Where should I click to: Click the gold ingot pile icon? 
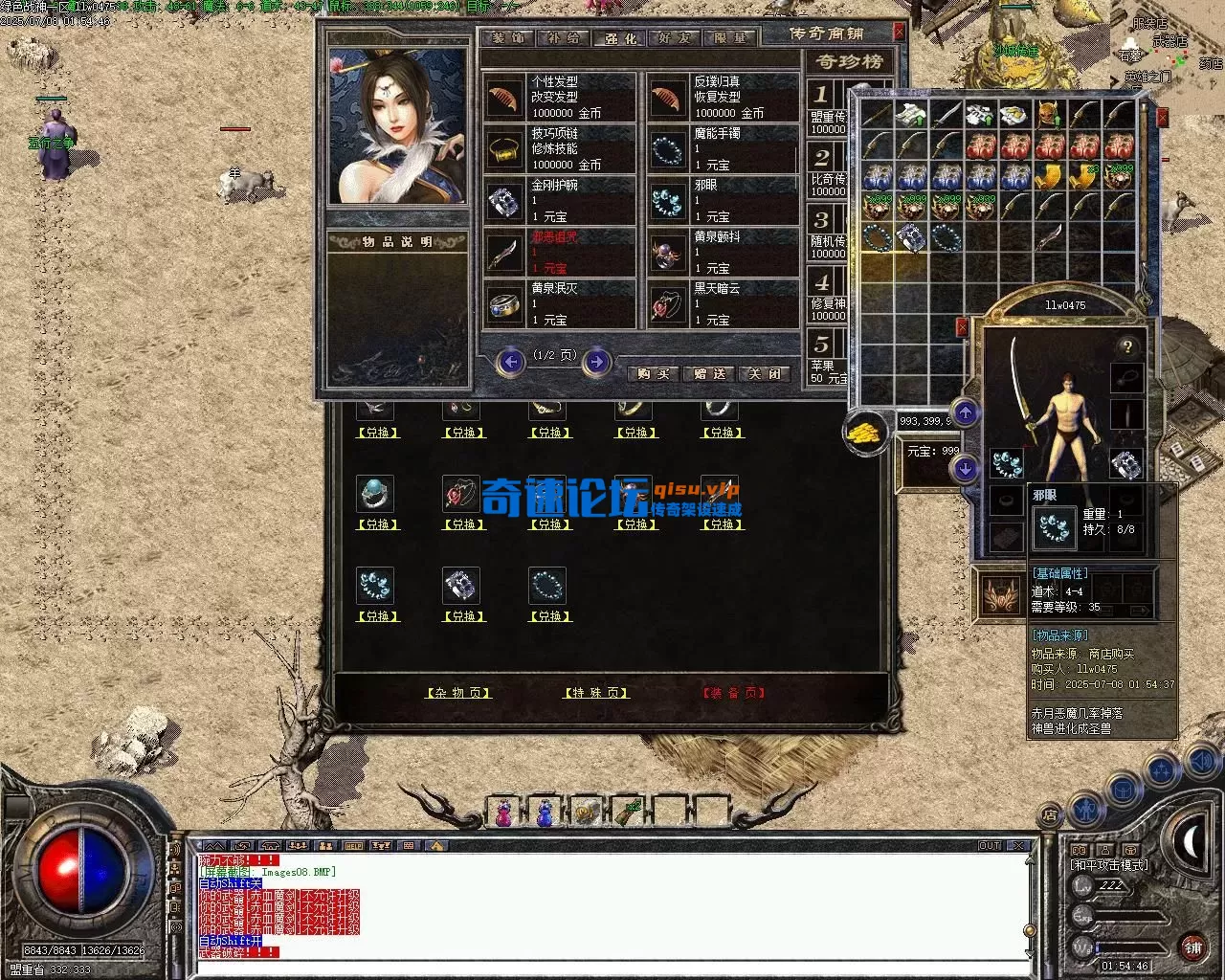point(865,432)
